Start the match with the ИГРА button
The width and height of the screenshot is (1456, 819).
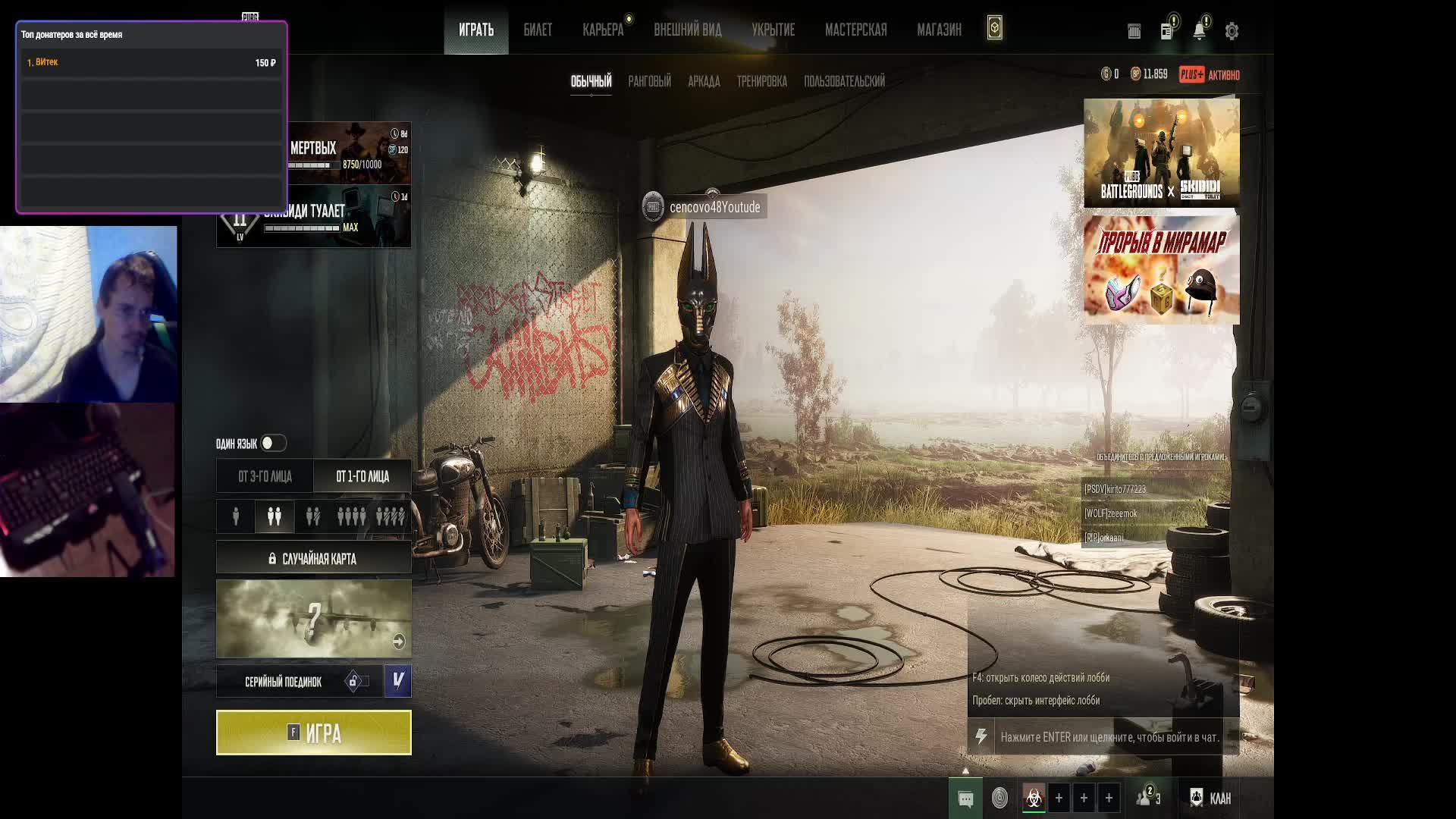[x=313, y=733]
